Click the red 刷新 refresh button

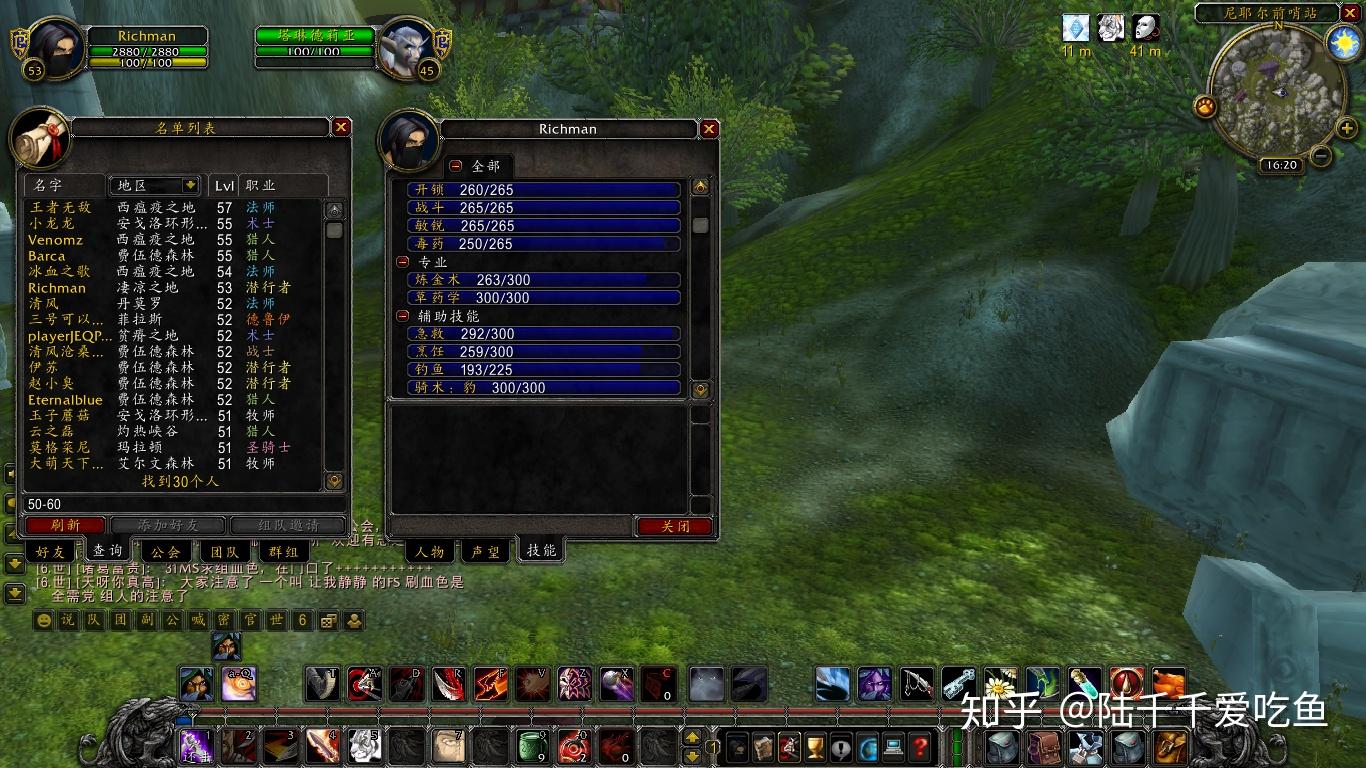[x=65, y=525]
